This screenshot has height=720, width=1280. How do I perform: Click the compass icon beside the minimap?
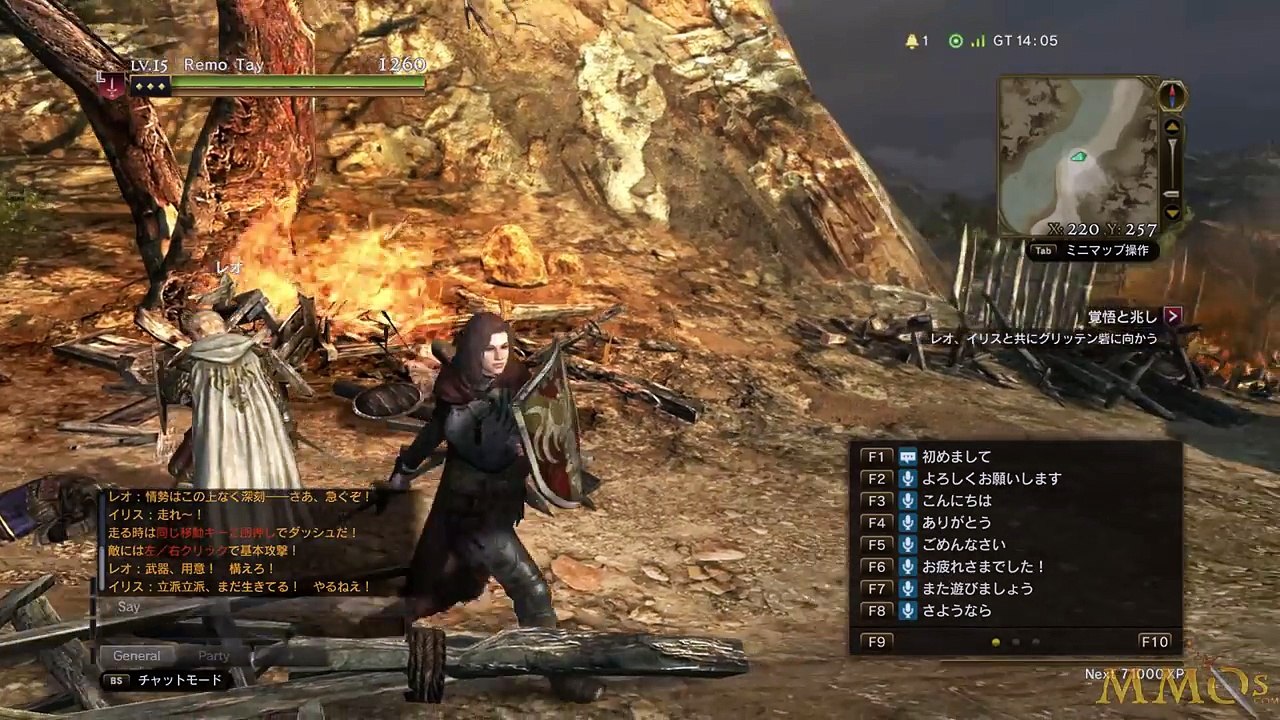(1172, 96)
